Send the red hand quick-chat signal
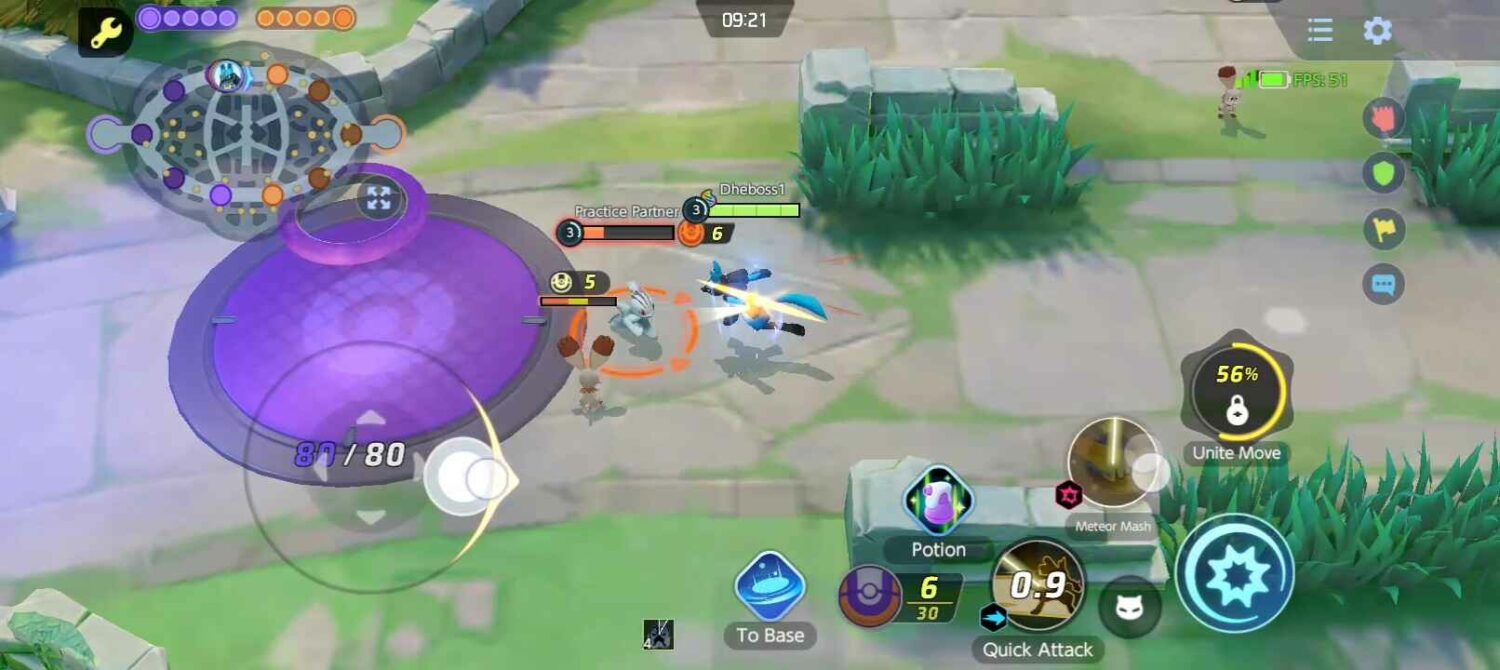This screenshot has height=670, width=1500. pos(1384,118)
